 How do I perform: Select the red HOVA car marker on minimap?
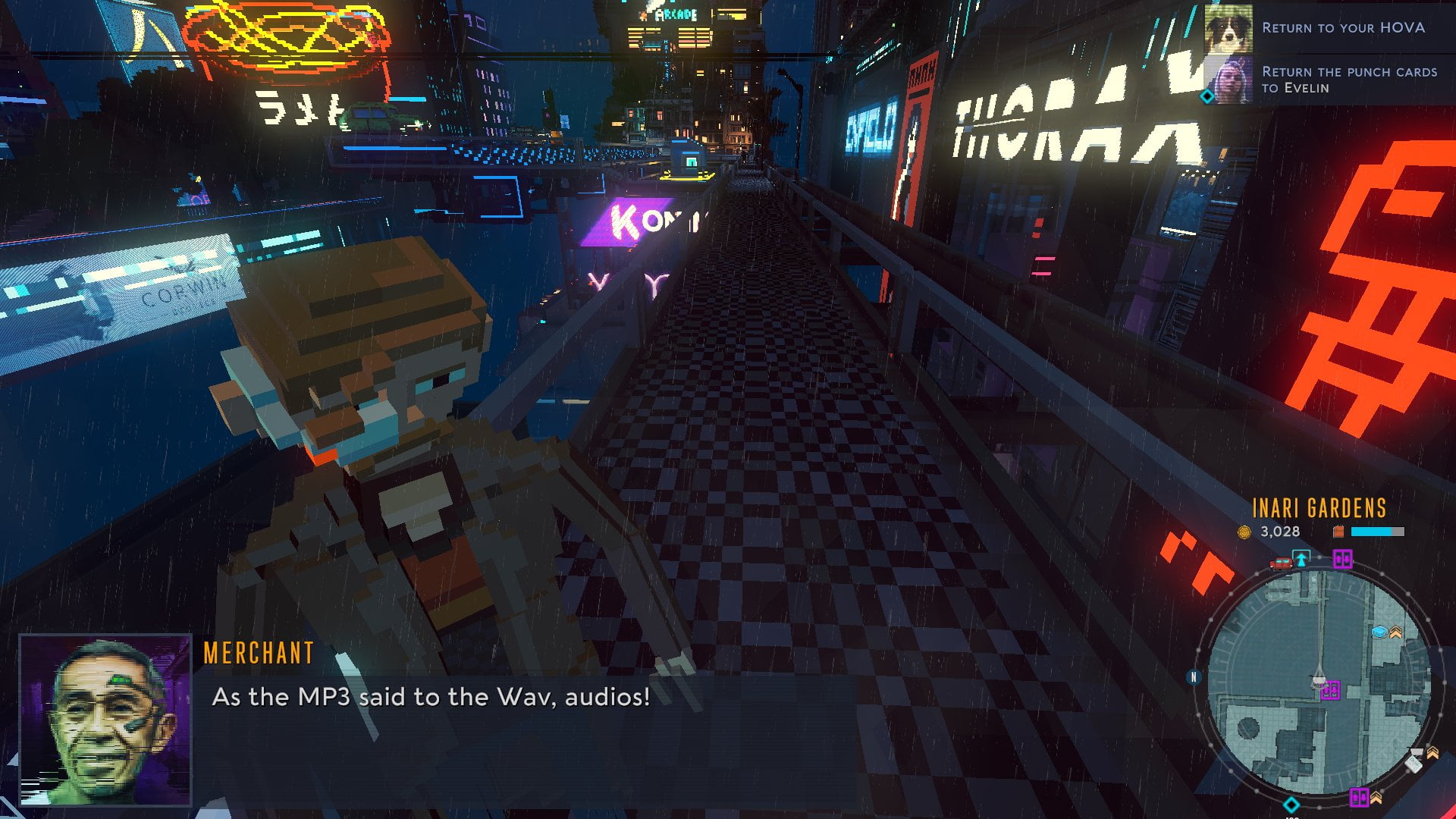[1280, 563]
